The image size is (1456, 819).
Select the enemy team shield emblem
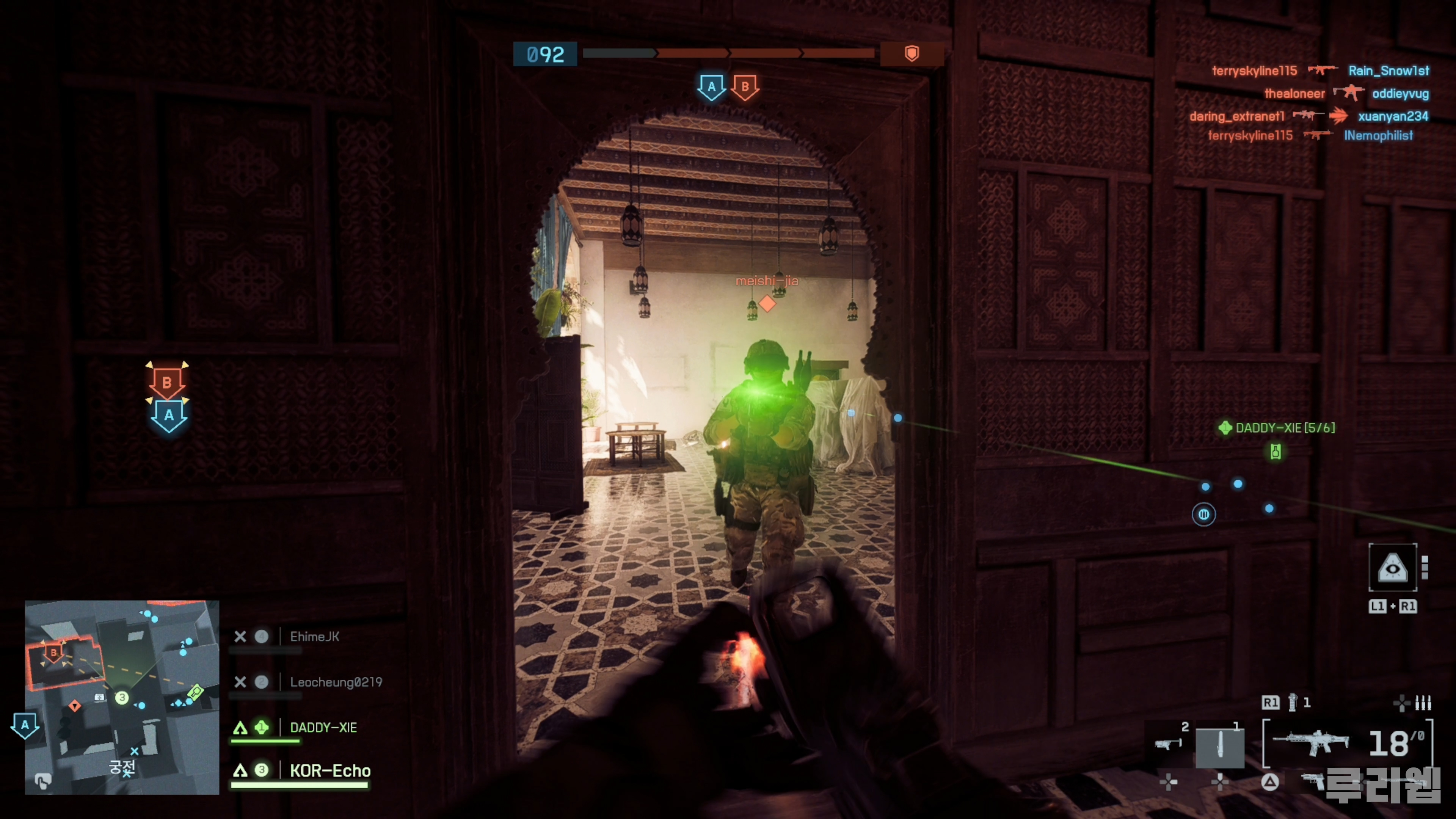[x=912, y=54]
